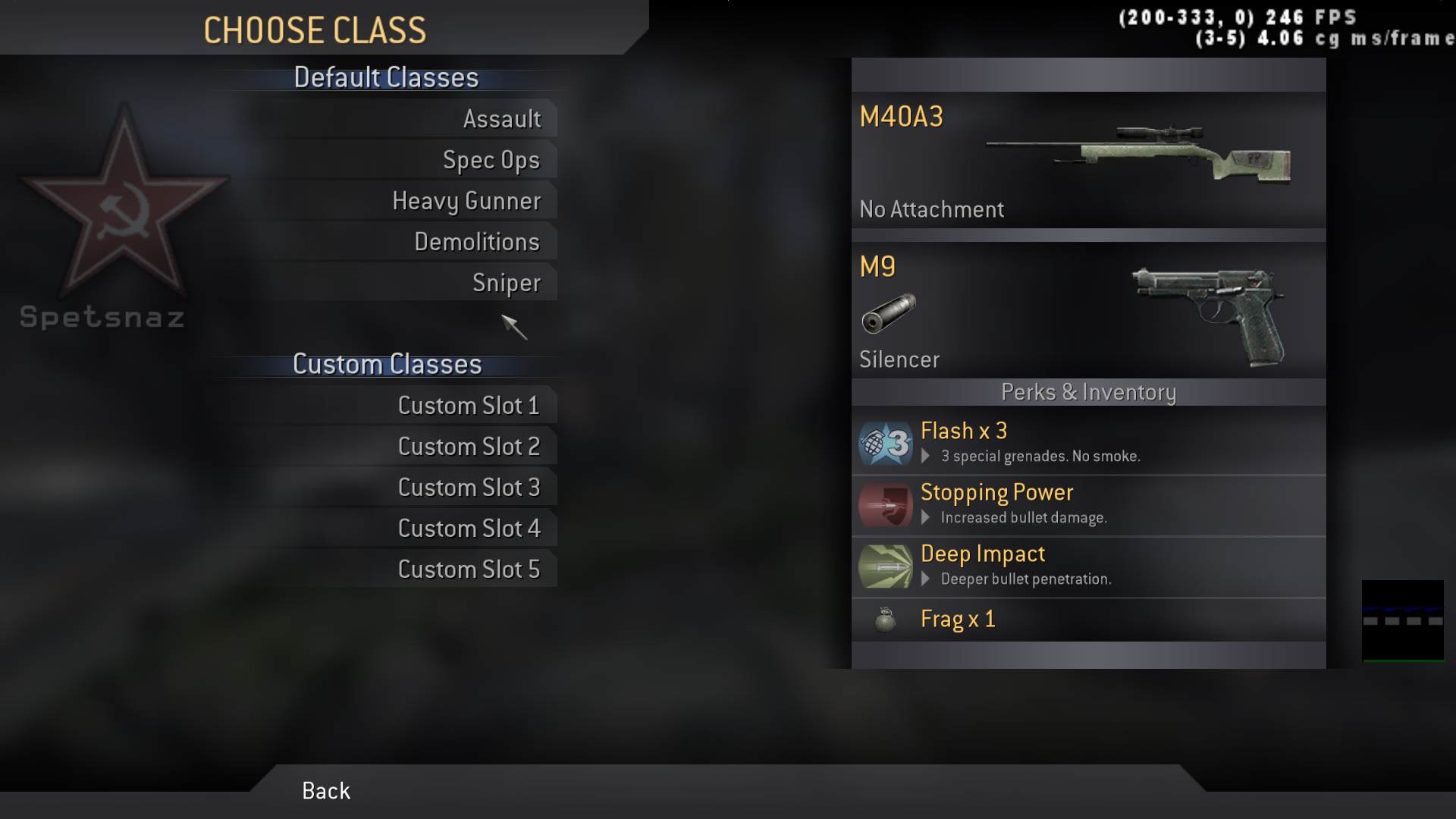The height and width of the screenshot is (819, 1456).
Task: Choose the Spec Ops class
Action: [491, 160]
